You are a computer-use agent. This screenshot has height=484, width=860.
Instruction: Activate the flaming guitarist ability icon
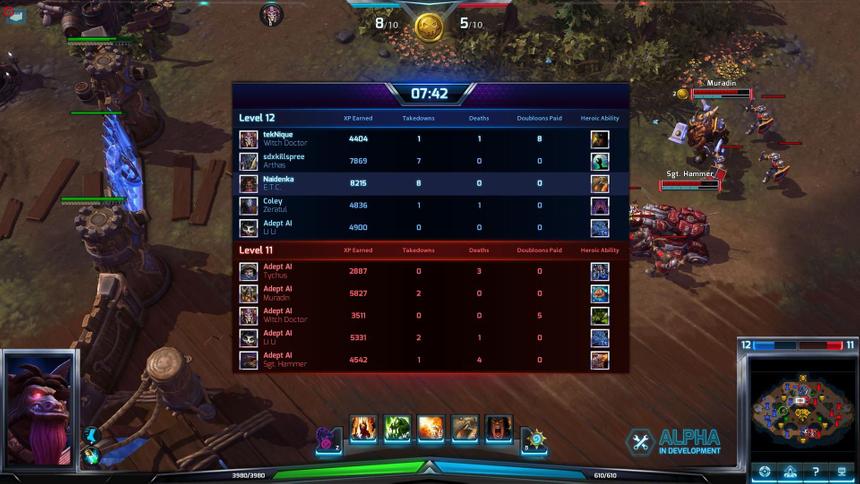pos(363,429)
